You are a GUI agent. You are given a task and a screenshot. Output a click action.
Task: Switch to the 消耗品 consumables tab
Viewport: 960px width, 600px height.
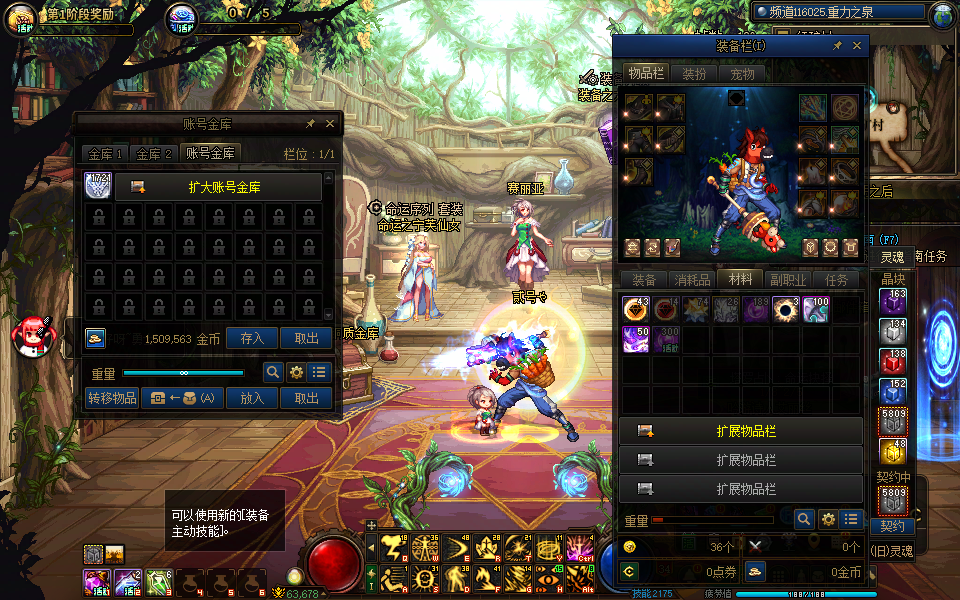click(x=693, y=280)
